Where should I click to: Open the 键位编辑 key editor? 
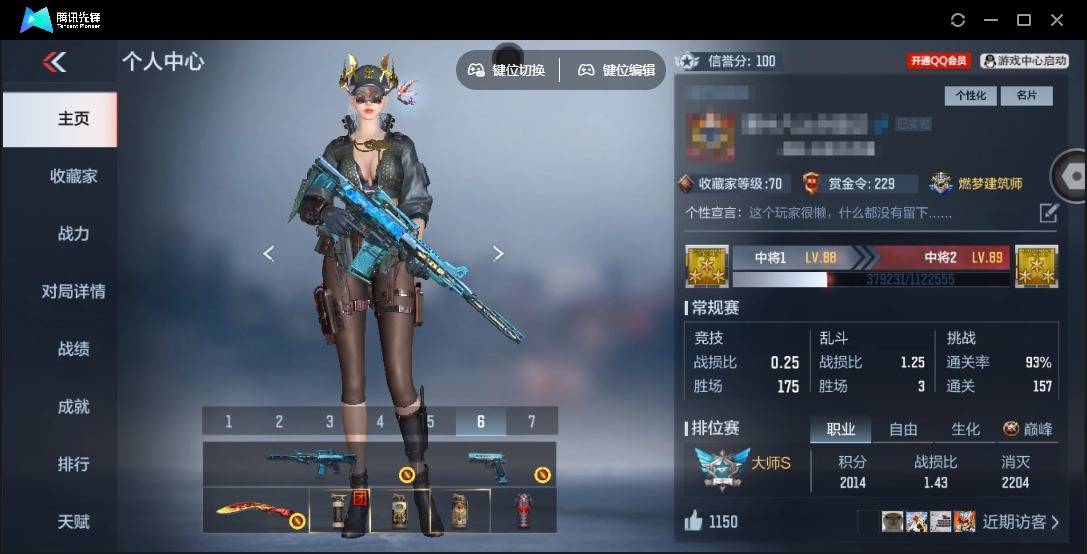pos(617,70)
